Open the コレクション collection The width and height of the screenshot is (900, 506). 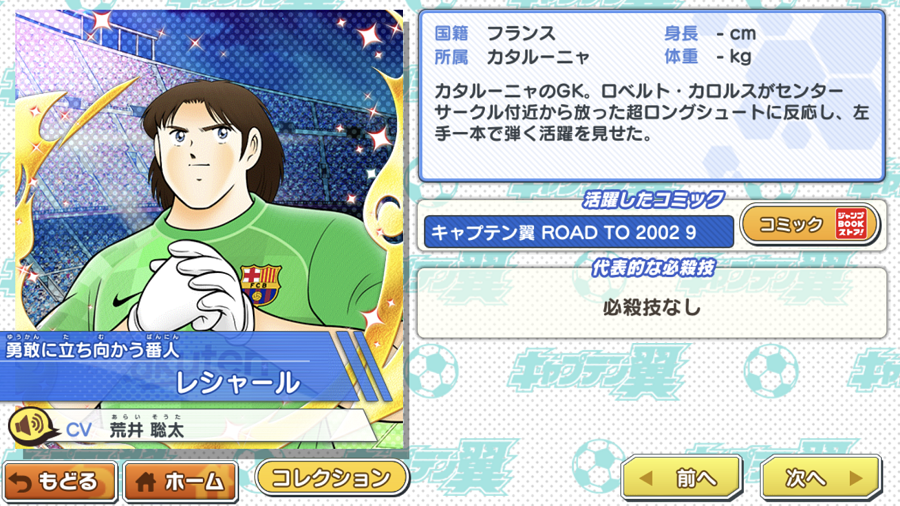tap(332, 477)
